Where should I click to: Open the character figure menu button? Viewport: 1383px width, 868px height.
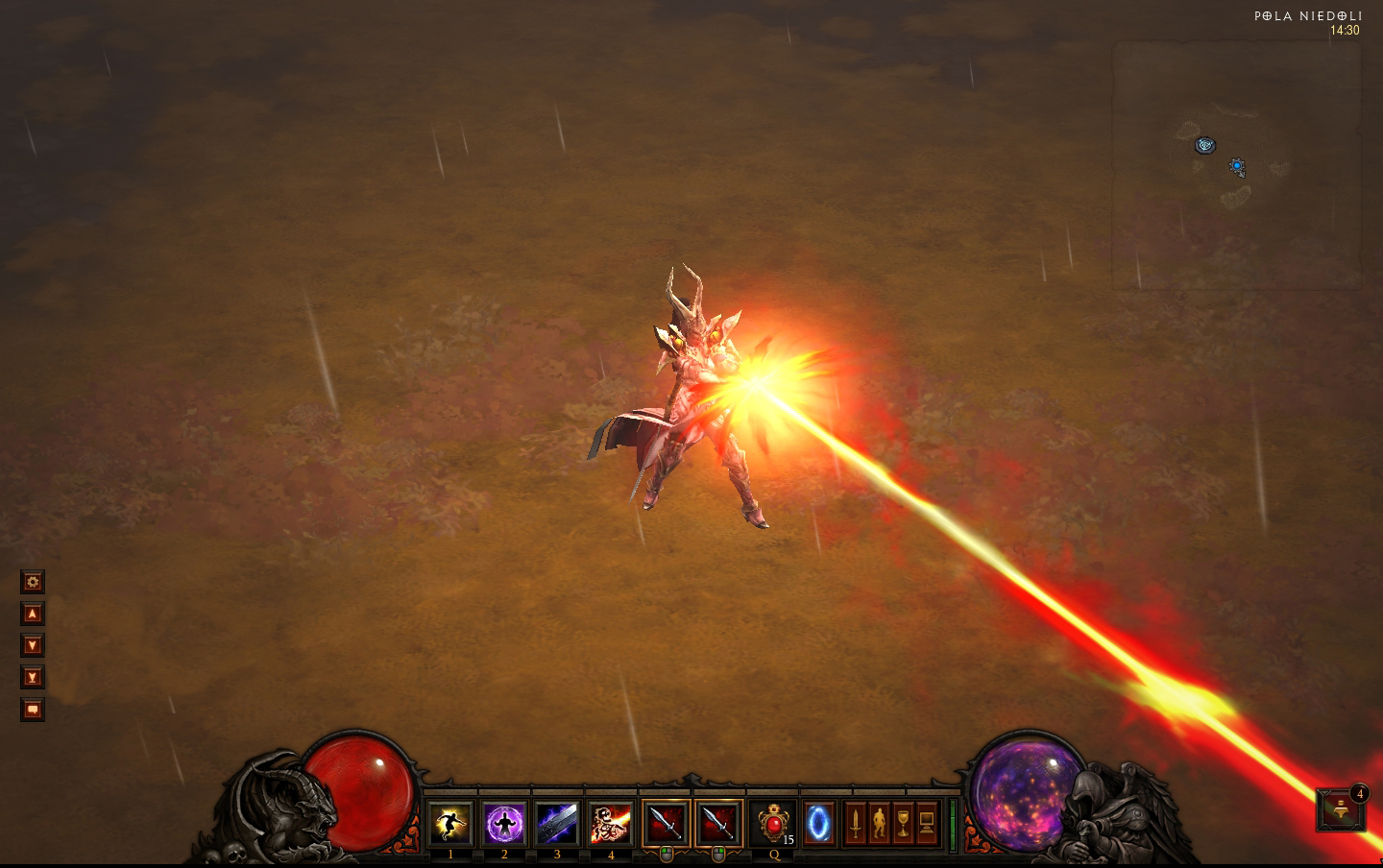pos(879,824)
